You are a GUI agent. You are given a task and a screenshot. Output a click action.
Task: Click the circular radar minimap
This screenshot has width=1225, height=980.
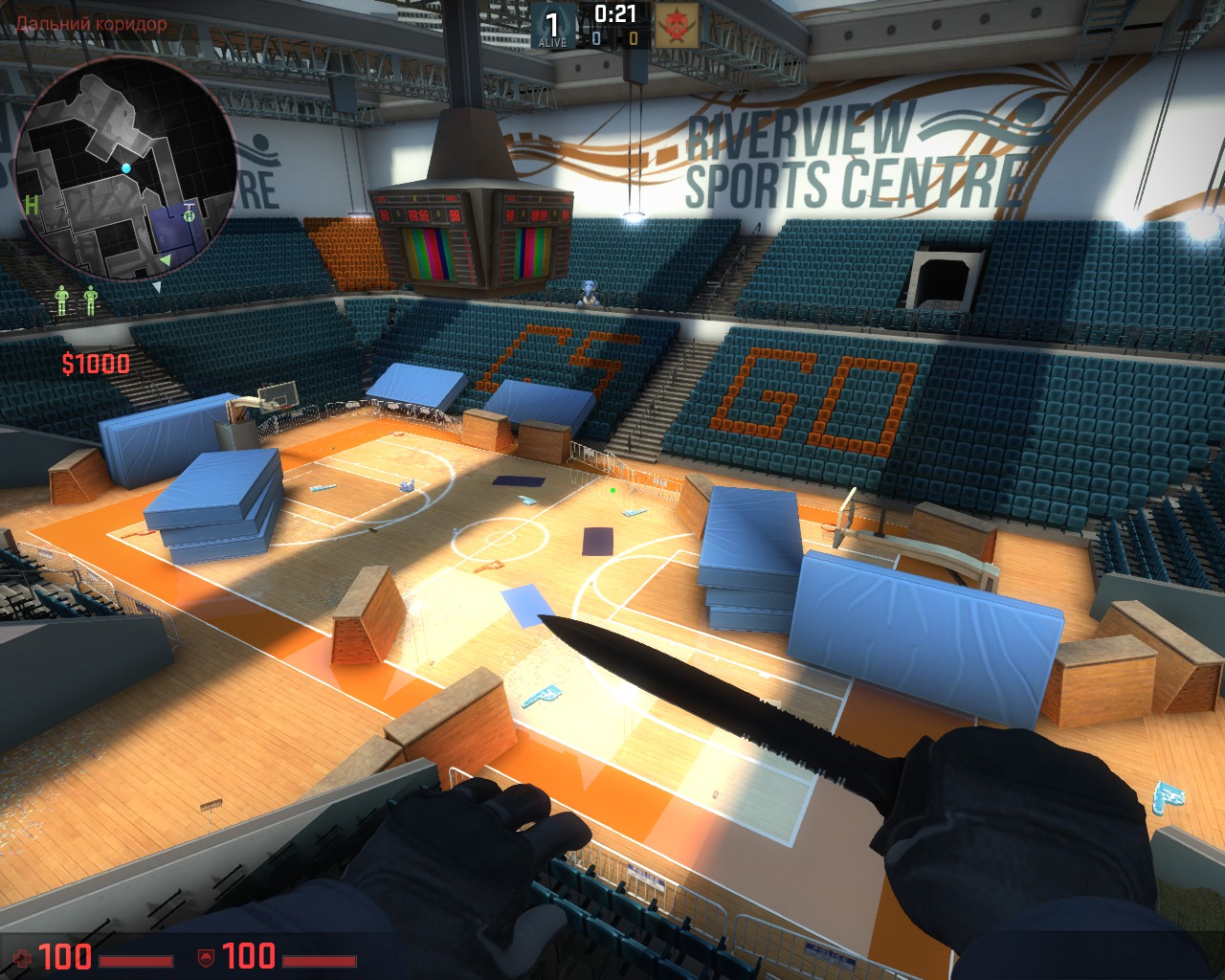click(125, 177)
